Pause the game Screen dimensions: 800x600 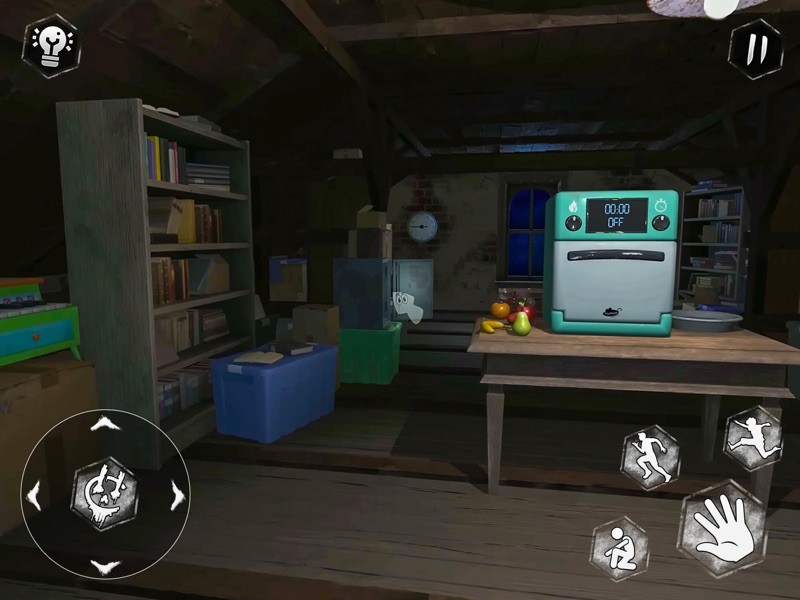click(x=755, y=47)
